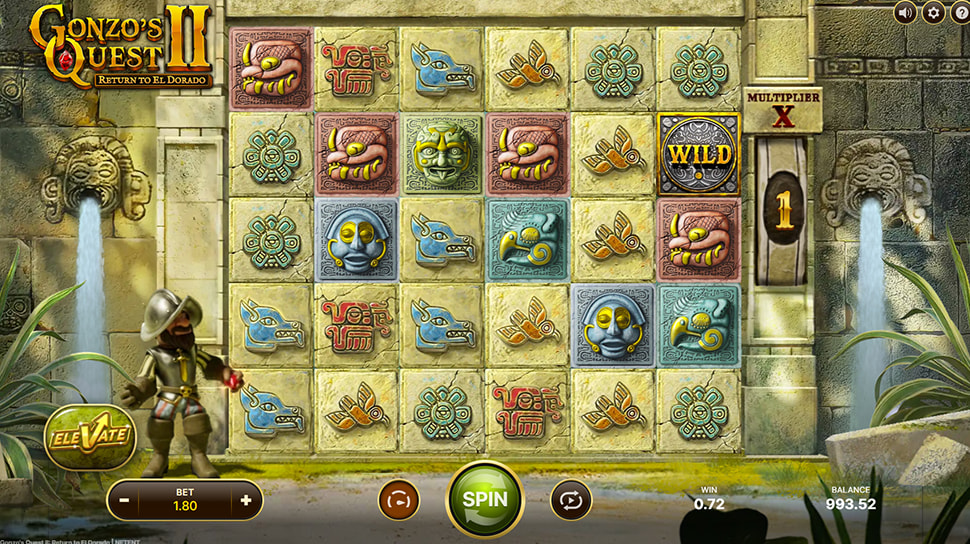Open the autoplay options

[571, 499]
